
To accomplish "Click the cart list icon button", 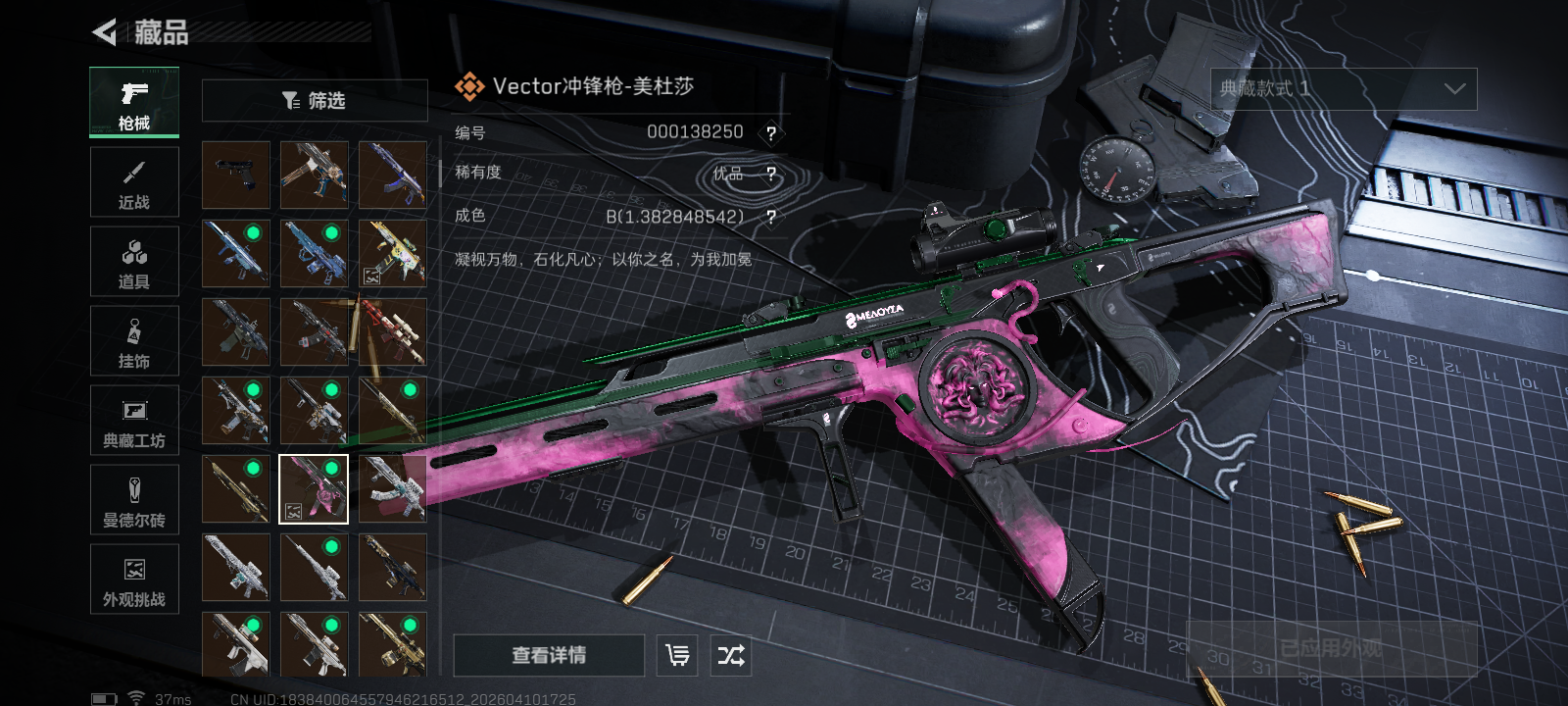I will (x=677, y=655).
